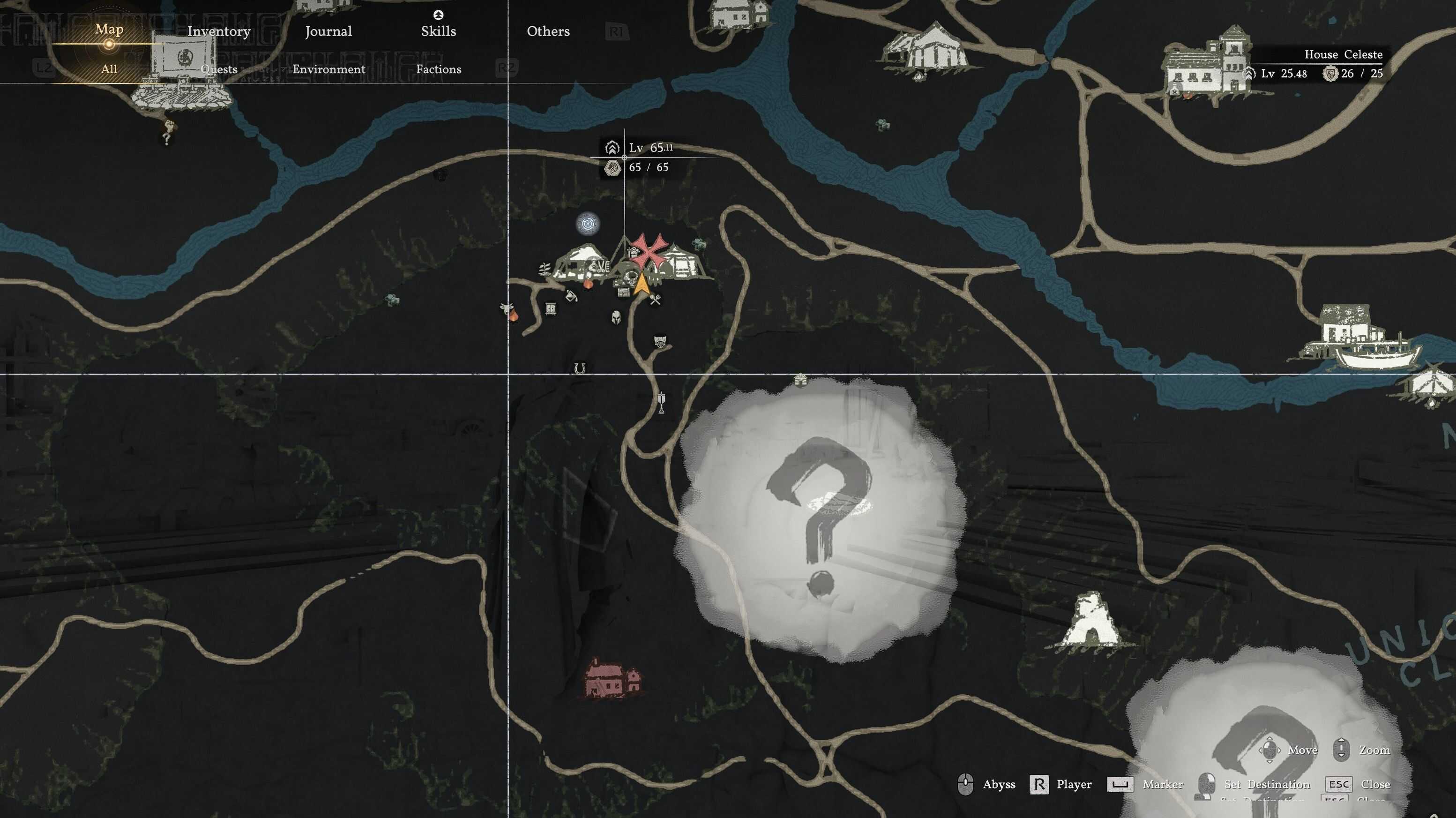
Task: Click the Map tab
Action: [109, 30]
